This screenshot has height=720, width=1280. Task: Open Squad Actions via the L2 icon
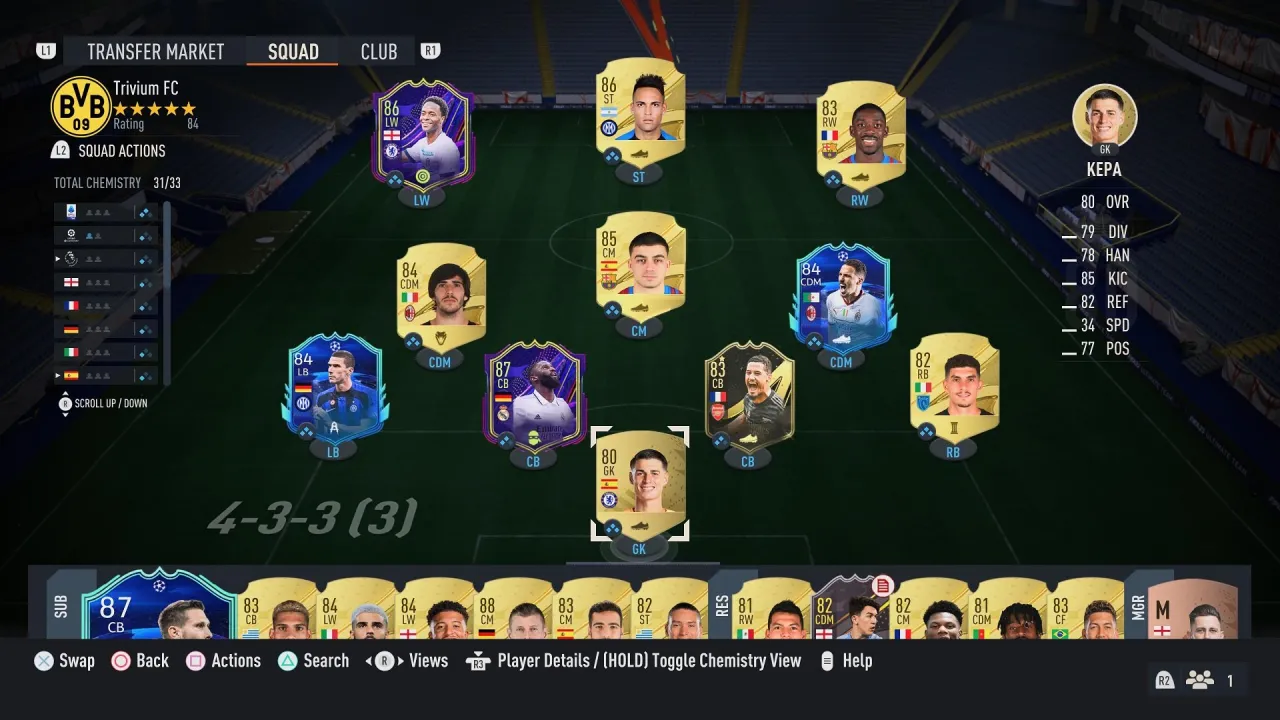pyautogui.click(x=60, y=150)
